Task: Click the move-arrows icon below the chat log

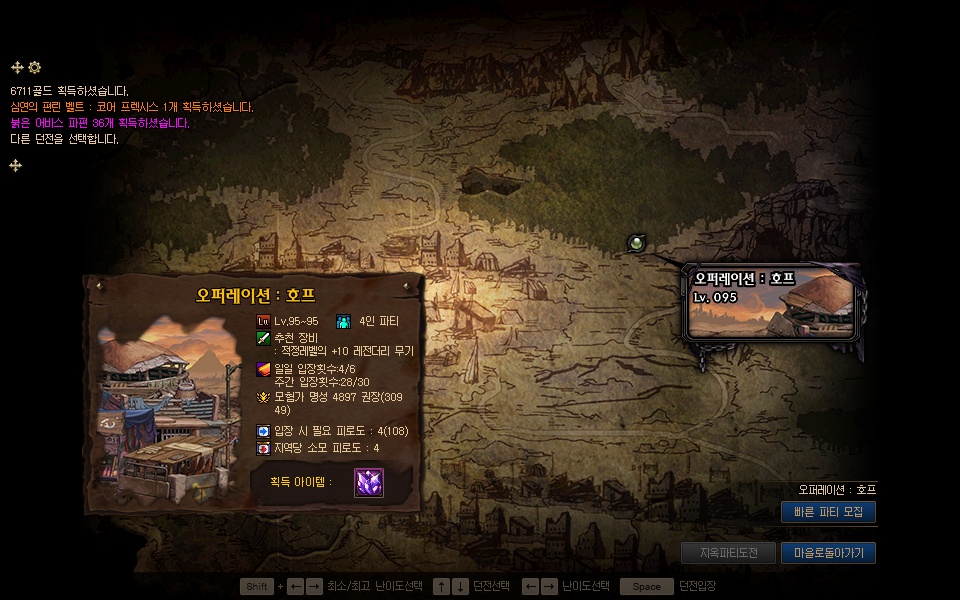Action: (x=16, y=165)
